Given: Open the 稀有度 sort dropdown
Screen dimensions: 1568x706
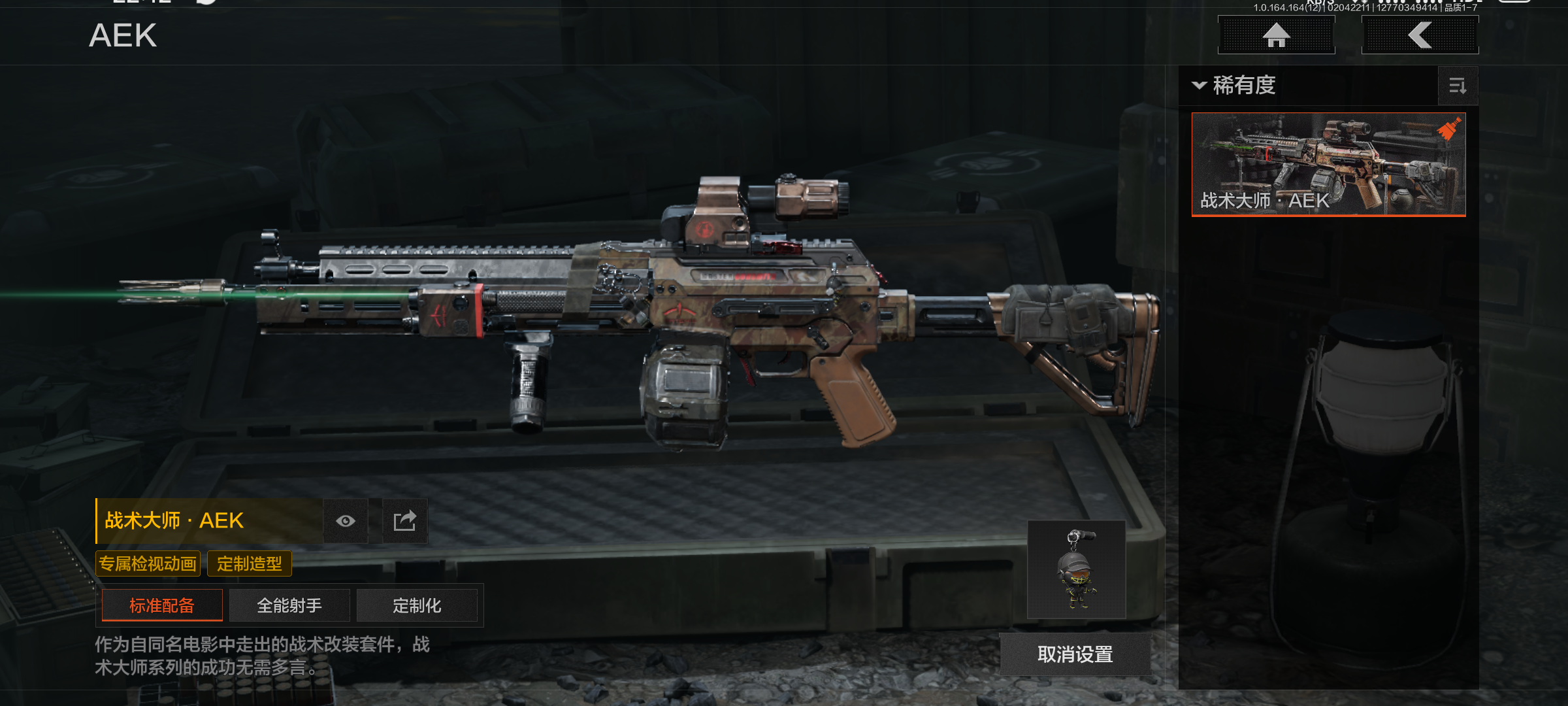Looking at the screenshot, I should [1235, 86].
